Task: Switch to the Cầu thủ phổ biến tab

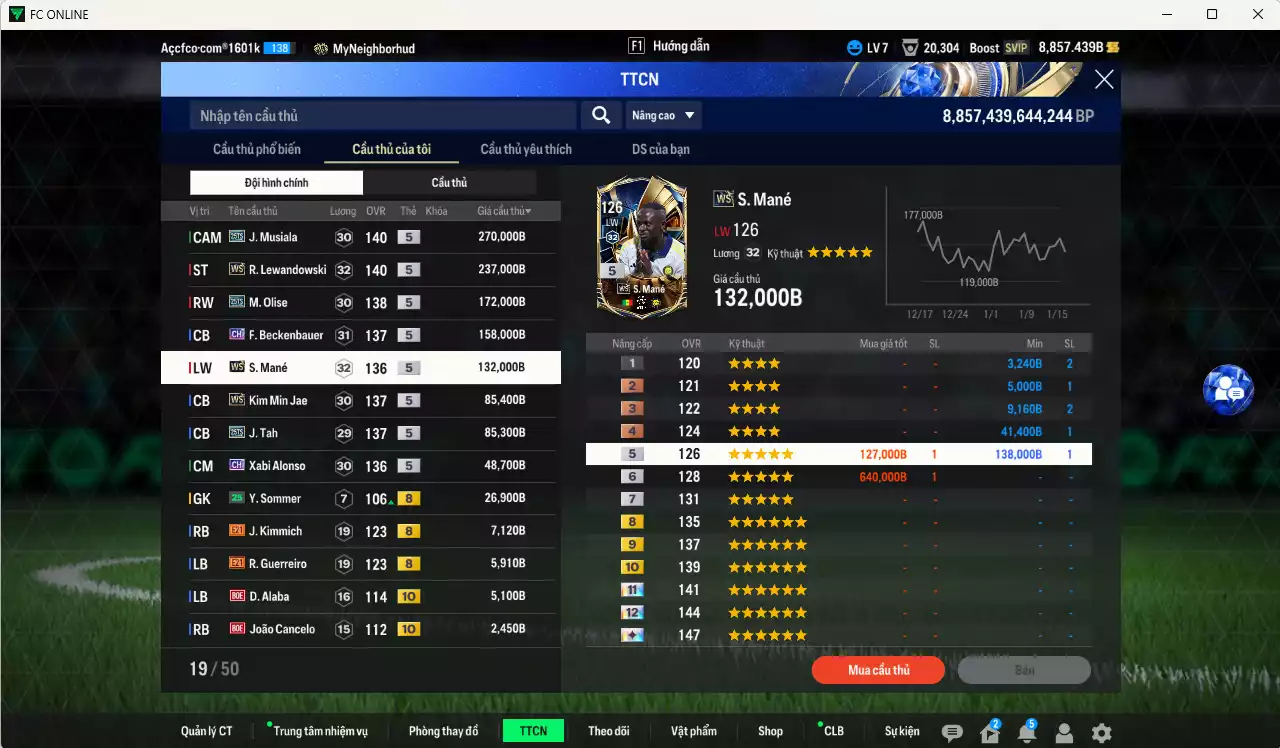Action: coord(256,150)
